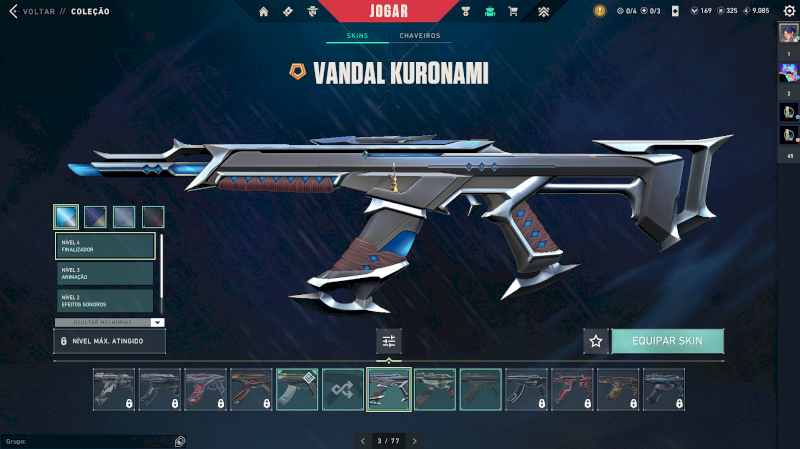Choose the dark red-black color variant swatch

[153, 217]
